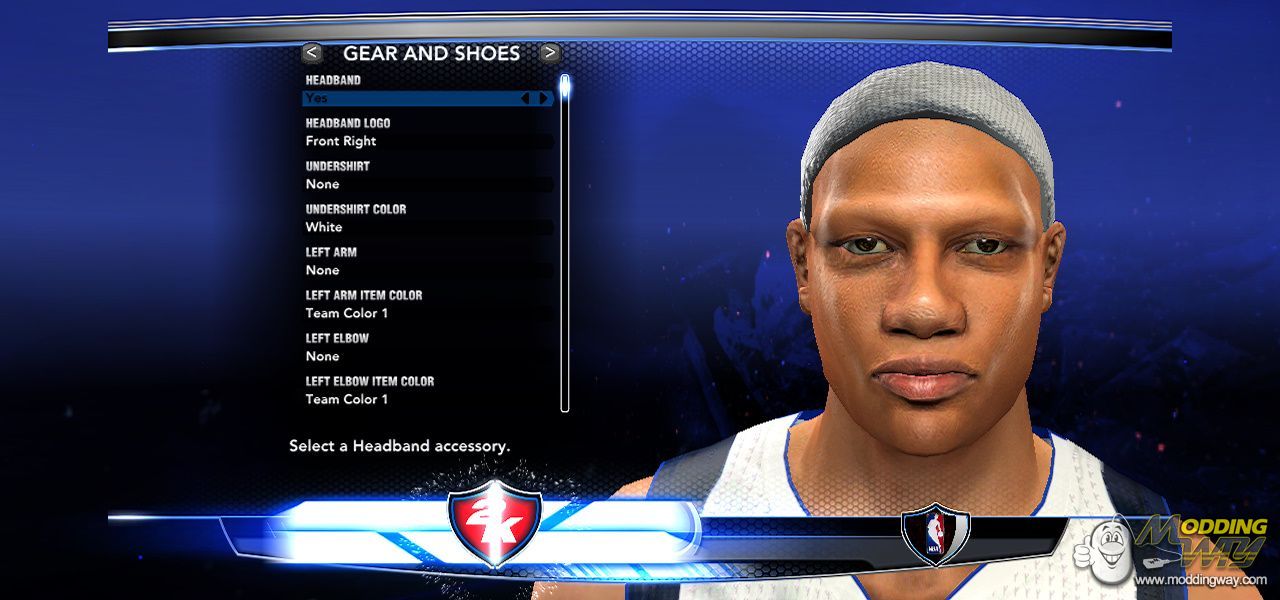Click the options list scrollbar

(565, 240)
